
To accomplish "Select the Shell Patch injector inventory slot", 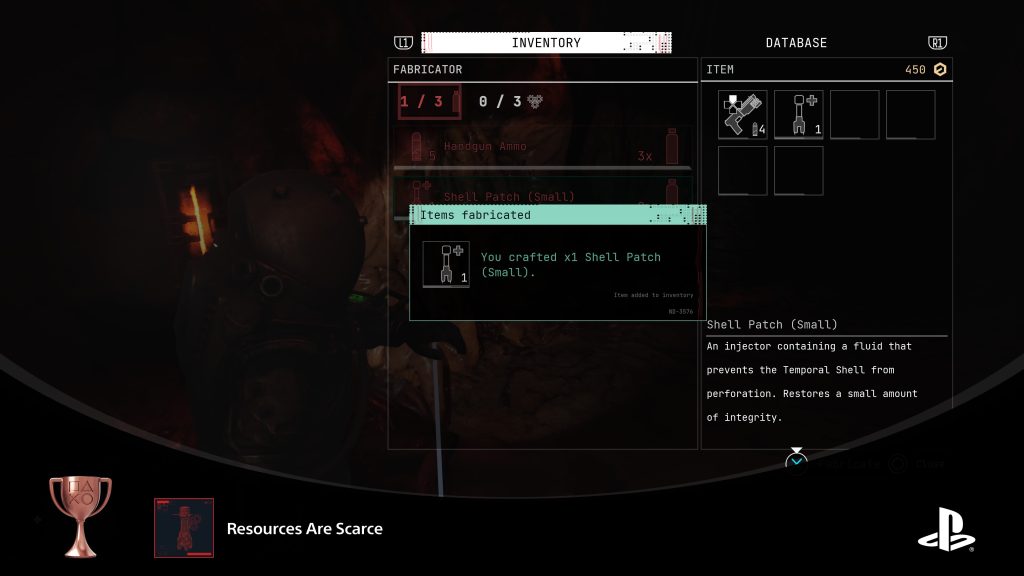I will coord(798,115).
